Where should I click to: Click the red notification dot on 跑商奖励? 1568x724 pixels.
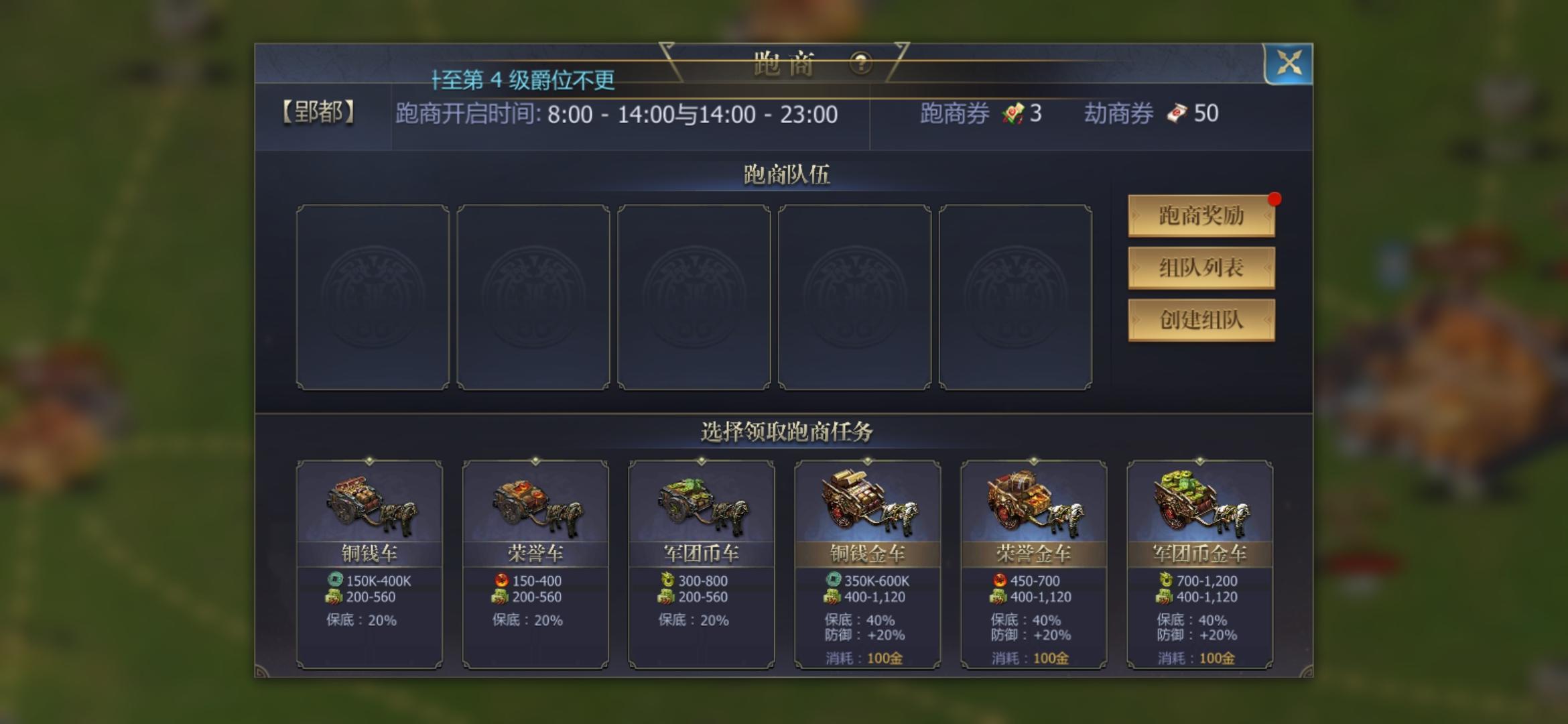[x=1275, y=198]
